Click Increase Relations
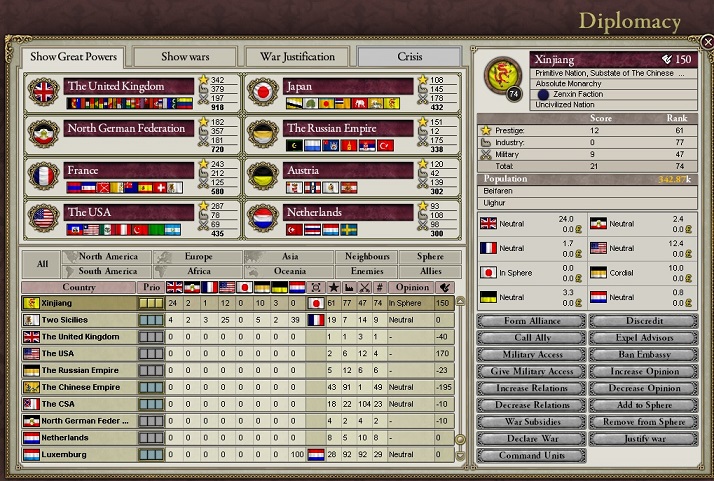 point(530,388)
